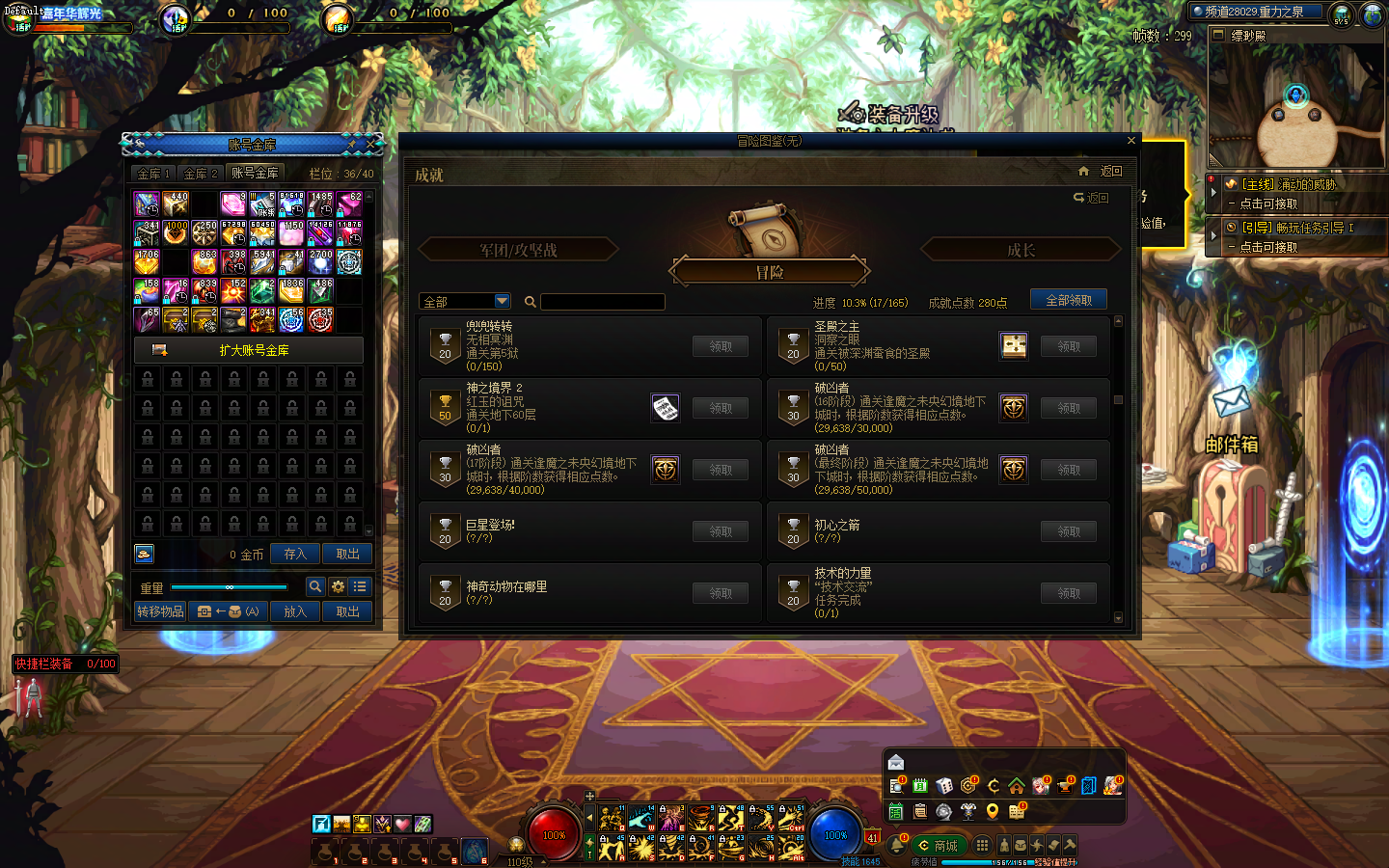Open the 全部 achievement filter dropdown
The width and height of the screenshot is (1389, 868).
(x=464, y=302)
